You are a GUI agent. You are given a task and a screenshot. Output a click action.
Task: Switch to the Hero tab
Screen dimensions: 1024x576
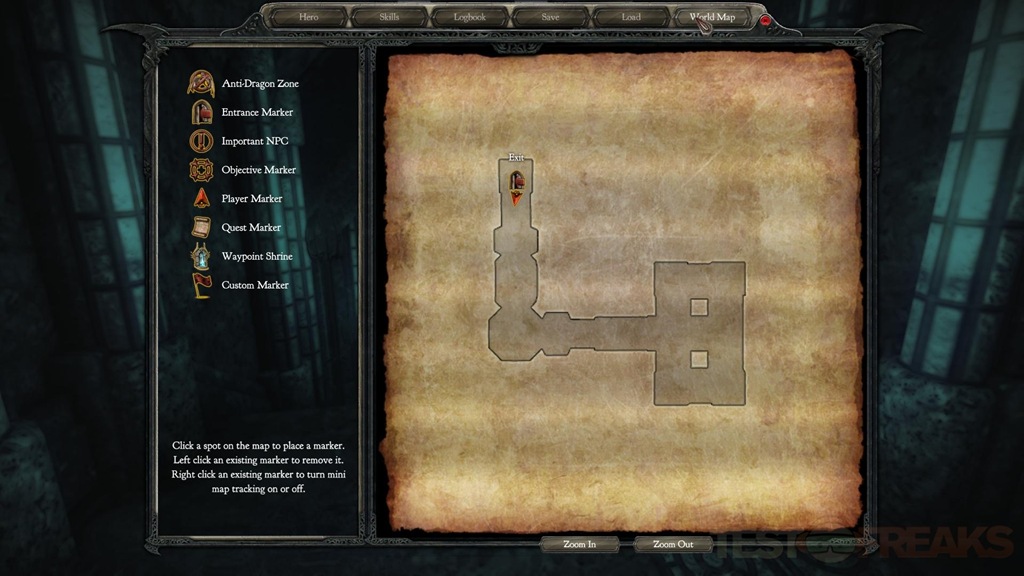309,17
